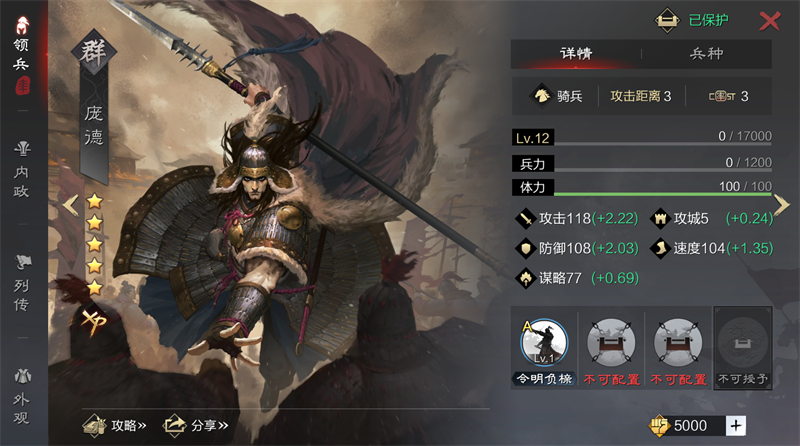Screen dimensions: 800x446
Task: Close the general details screen
Action: pyautogui.click(x=769, y=20)
